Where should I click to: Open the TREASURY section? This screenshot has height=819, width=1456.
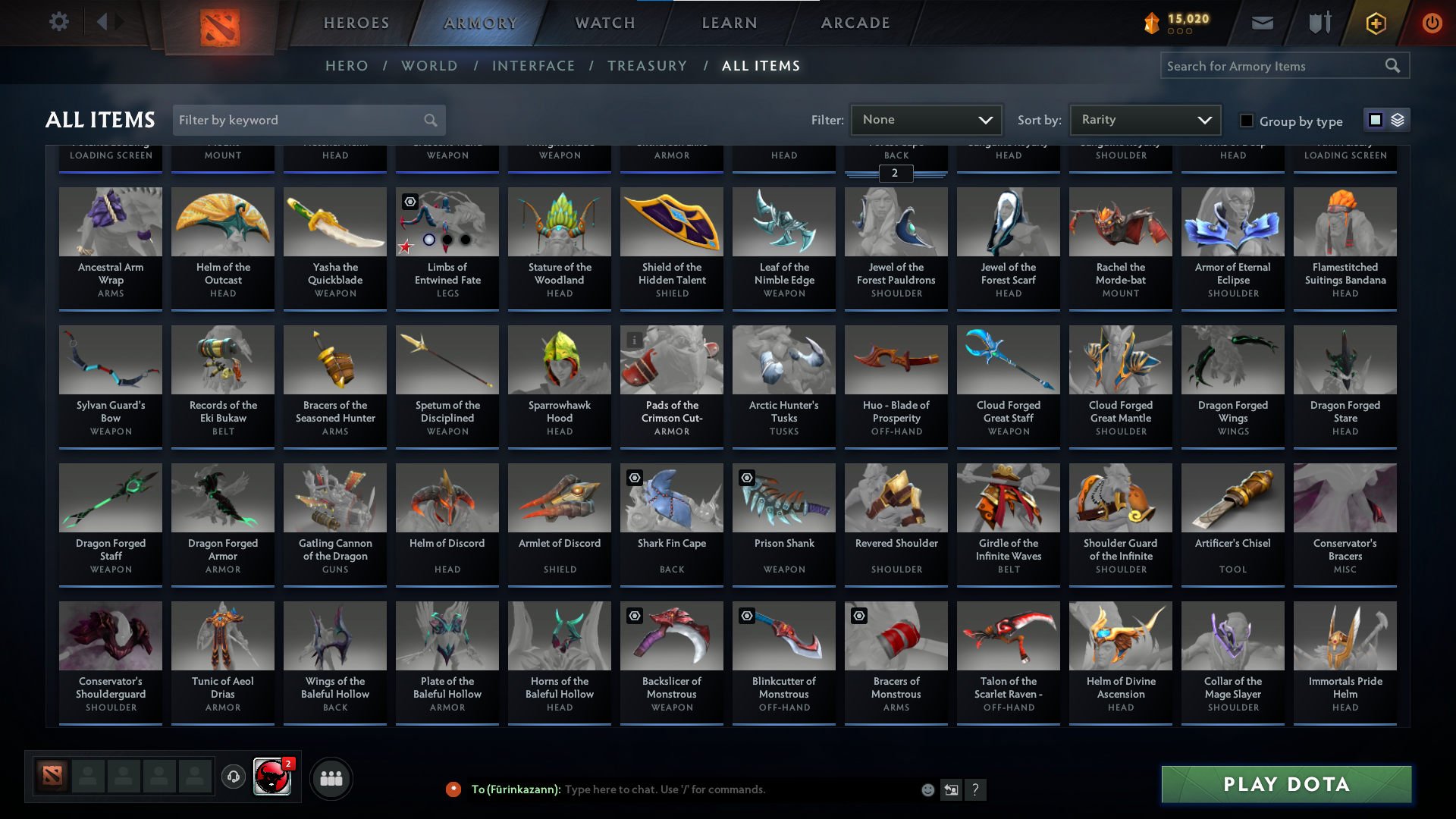647,66
